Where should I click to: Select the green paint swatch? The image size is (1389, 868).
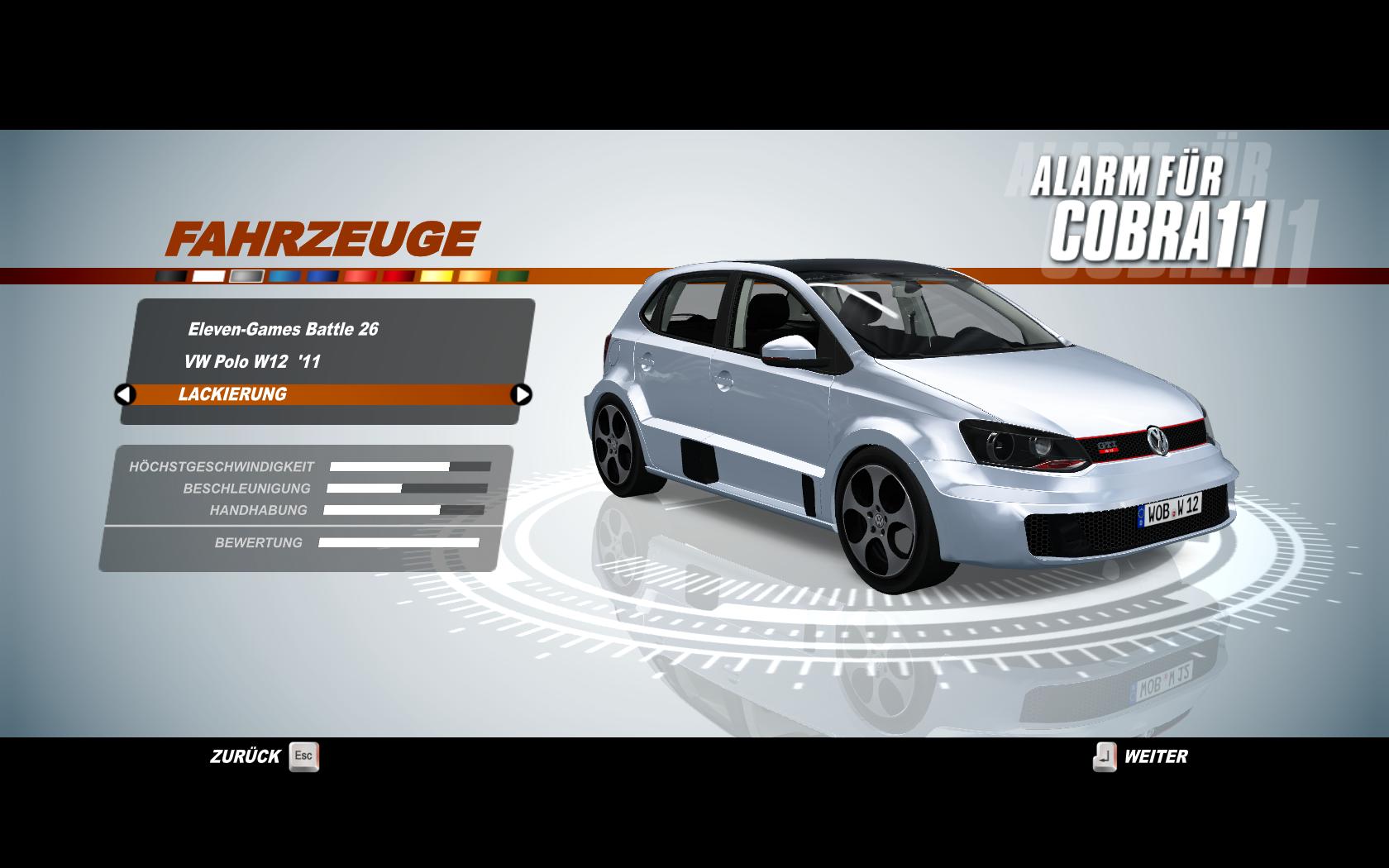513,276
